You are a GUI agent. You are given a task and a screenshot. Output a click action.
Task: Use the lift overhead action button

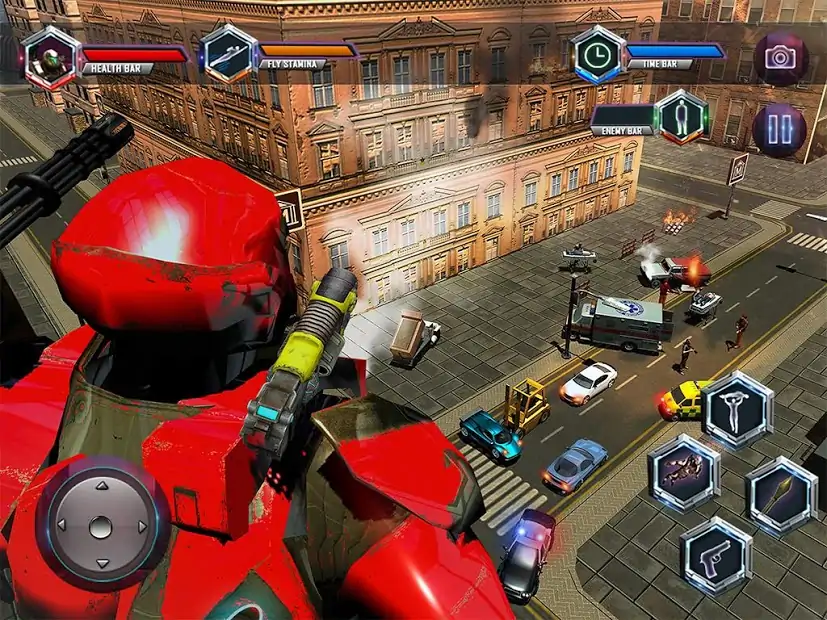737,408
